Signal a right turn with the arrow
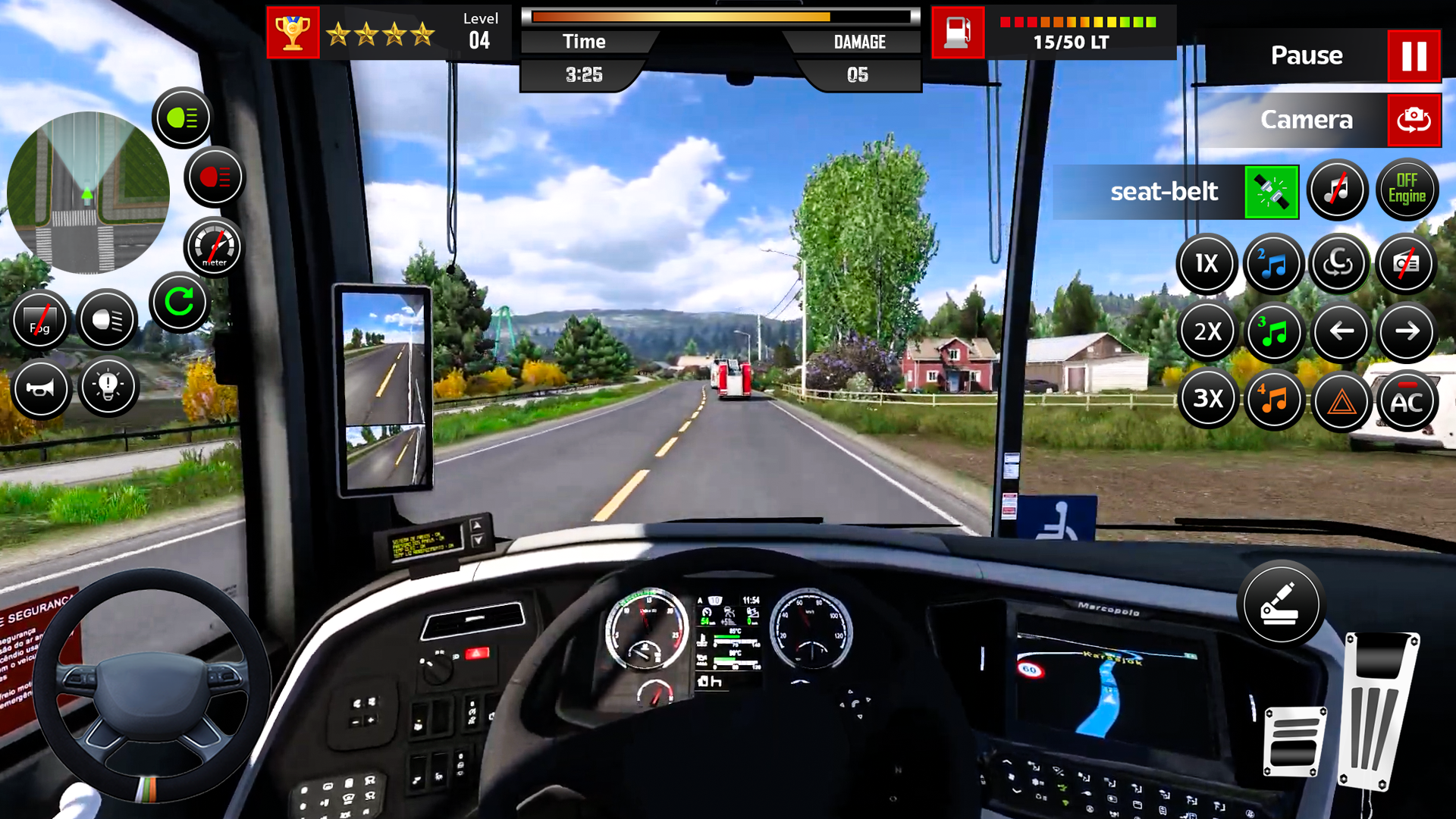 pyautogui.click(x=1407, y=331)
